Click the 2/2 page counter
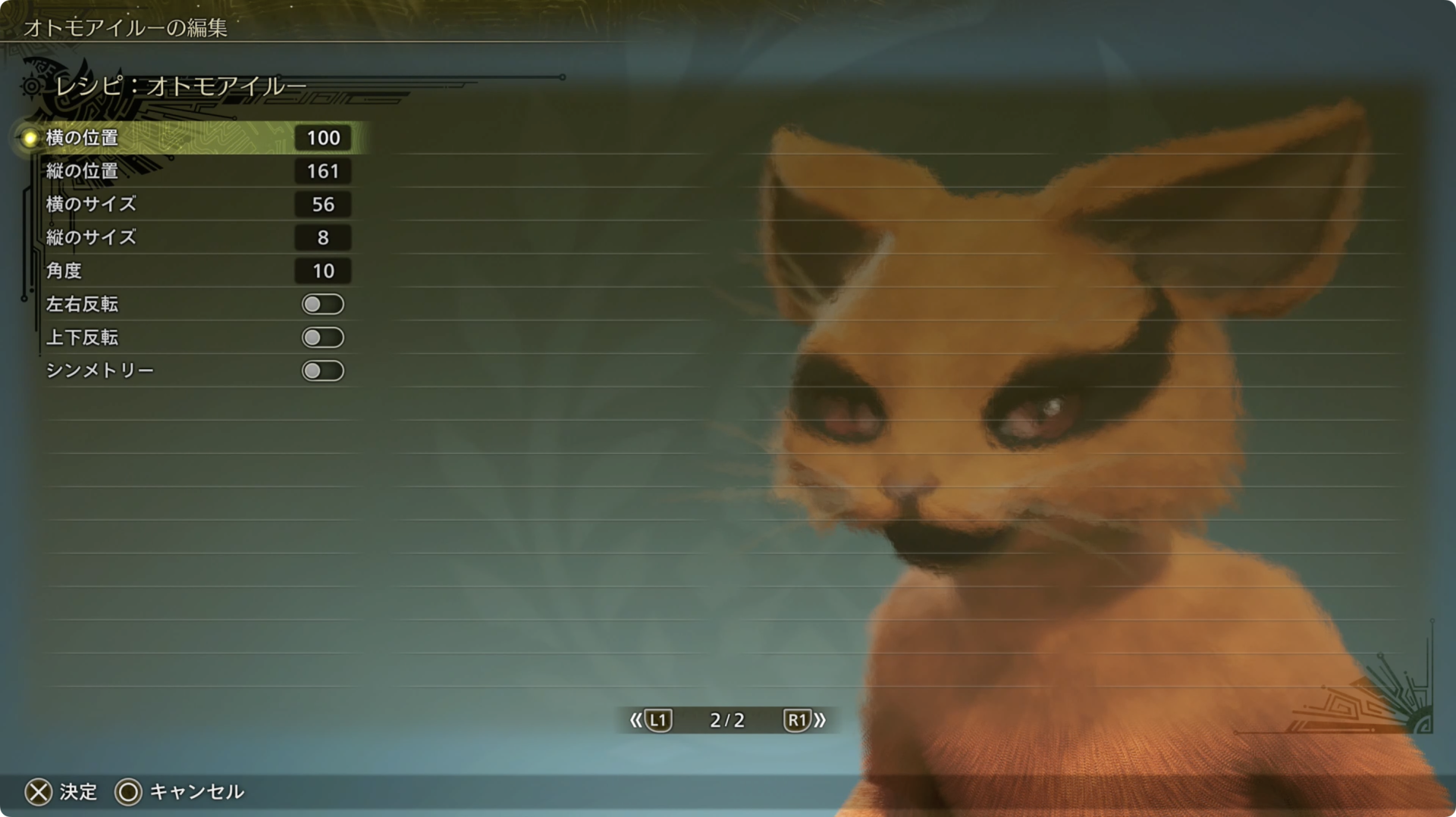This screenshot has width=1456, height=817. [x=726, y=721]
